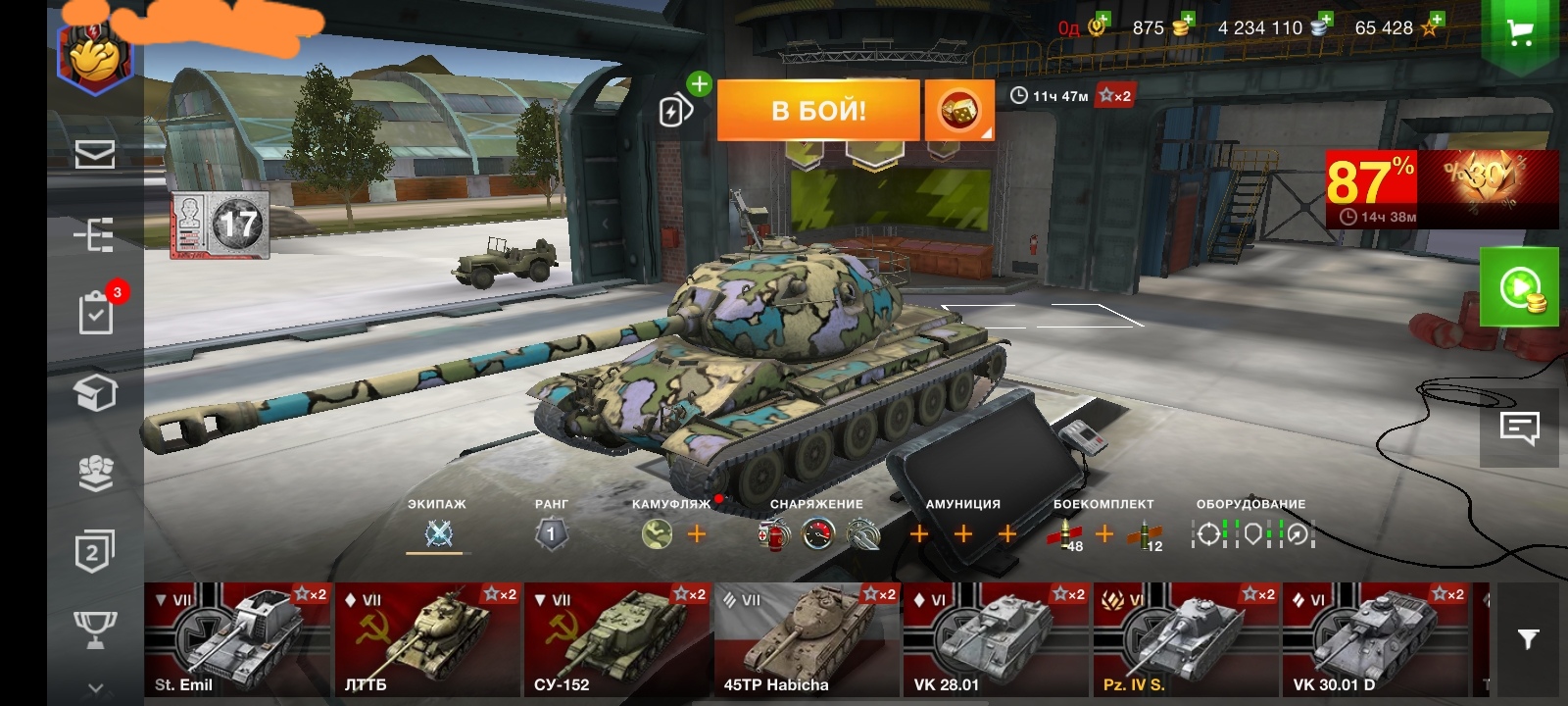Viewport: 1568px width, 706px height.
Task: Open the mail envelope inbox
Action: (95, 154)
